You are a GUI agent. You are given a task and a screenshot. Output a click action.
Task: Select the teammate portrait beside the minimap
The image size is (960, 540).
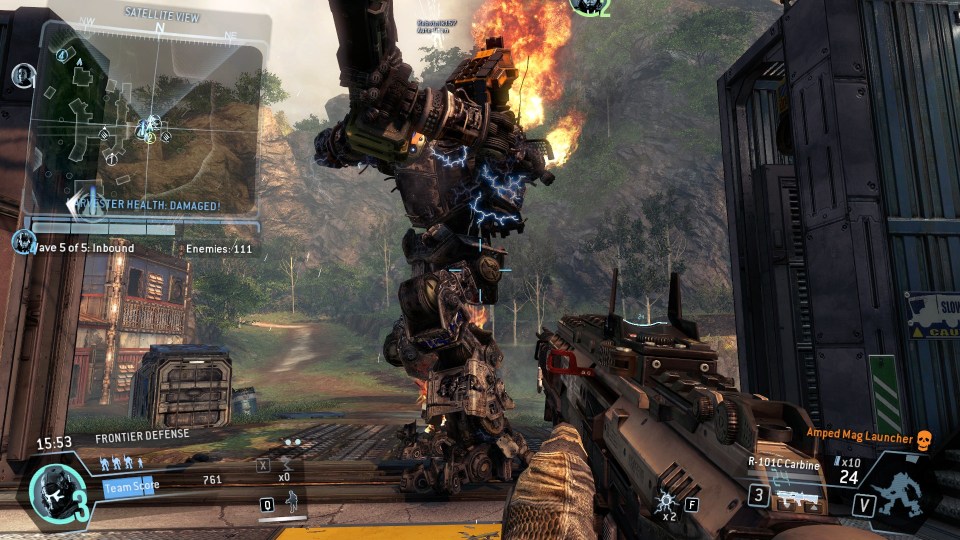point(23,74)
